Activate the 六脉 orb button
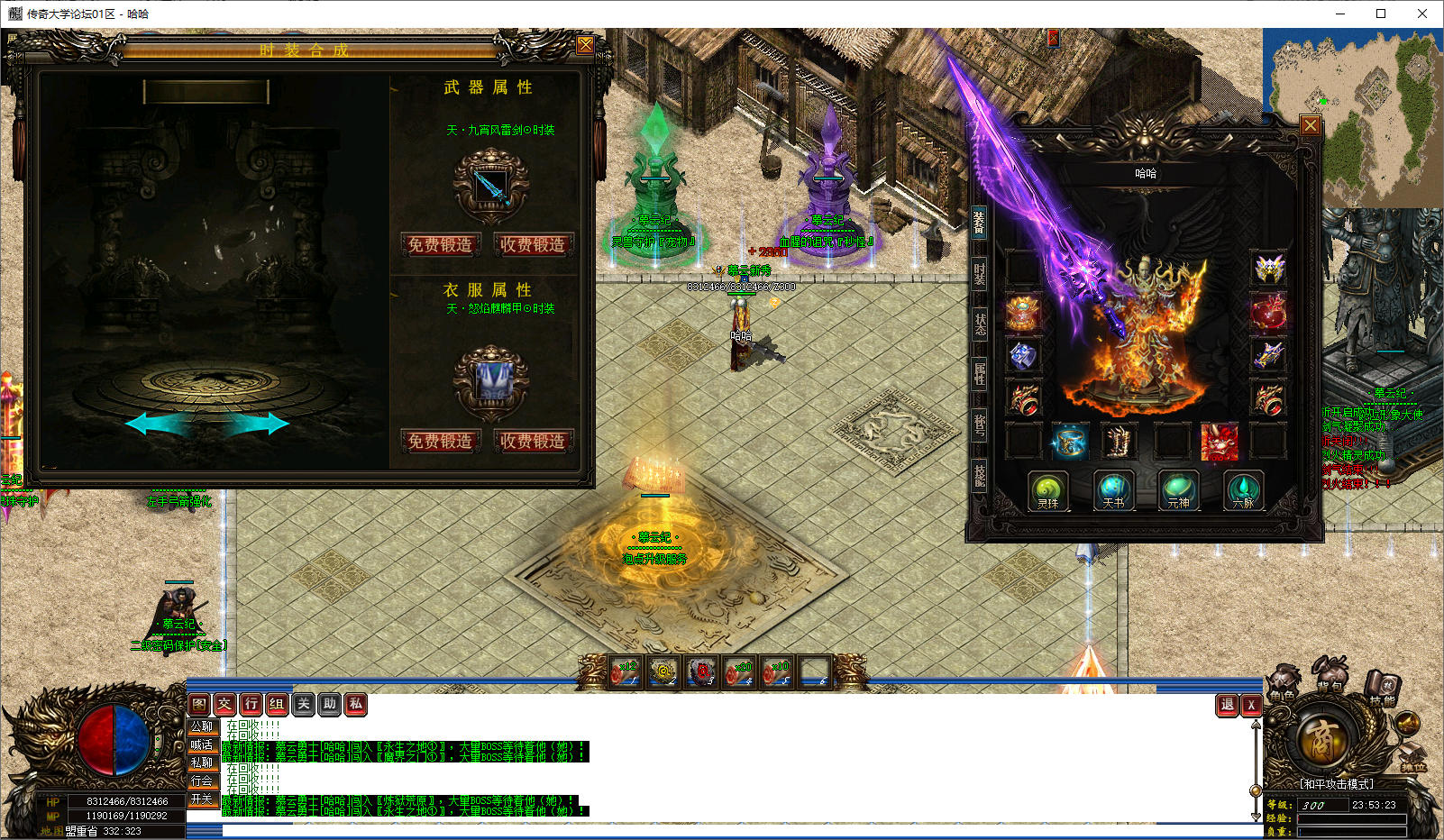 pyautogui.click(x=1243, y=491)
